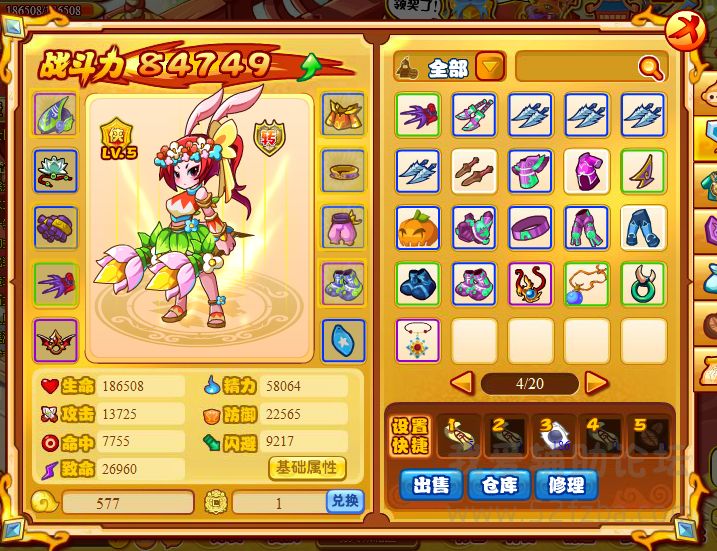Click the equipped pink shorts slot
The width and height of the screenshot is (717, 551).
[343, 227]
